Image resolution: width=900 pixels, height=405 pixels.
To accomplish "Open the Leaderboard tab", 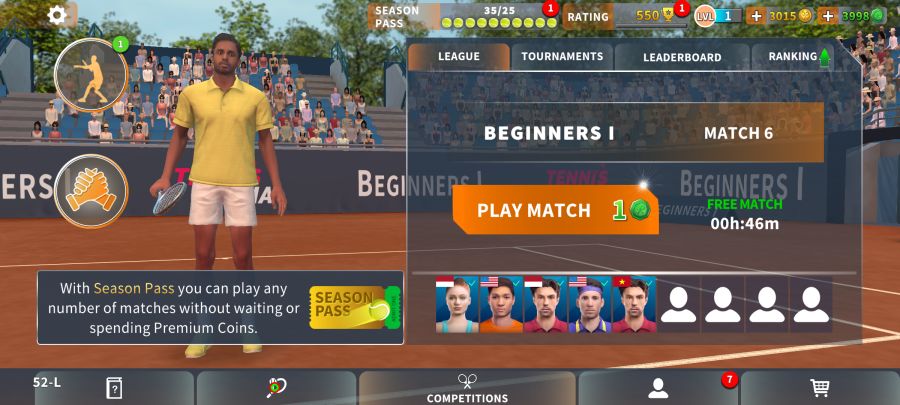I will point(682,57).
